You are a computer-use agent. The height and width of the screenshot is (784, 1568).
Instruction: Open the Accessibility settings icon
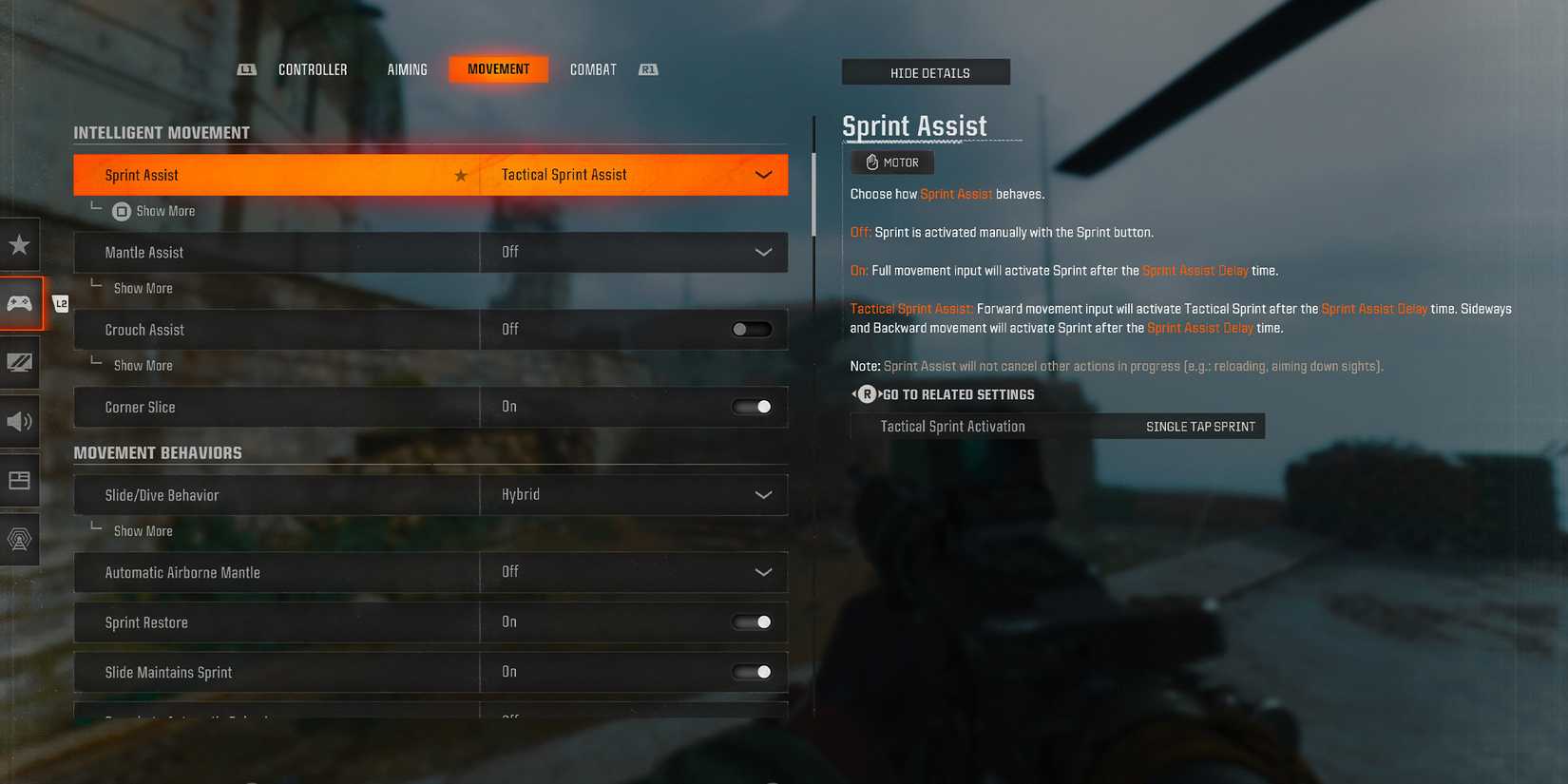(19, 540)
